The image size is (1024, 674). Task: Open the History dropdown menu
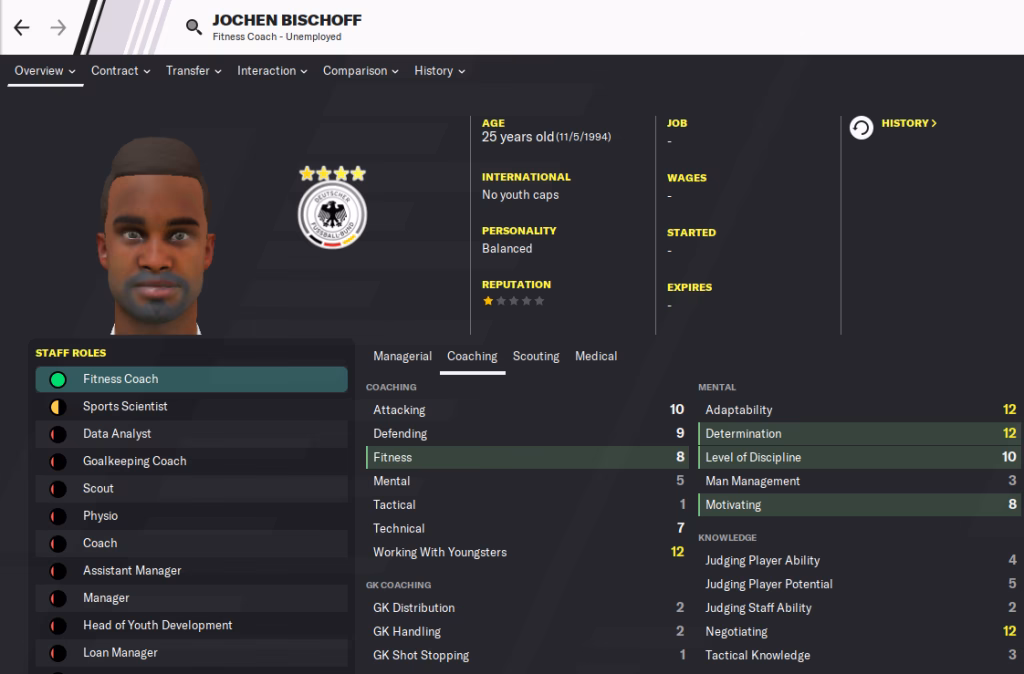pyautogui.click(x=439, y=71)
